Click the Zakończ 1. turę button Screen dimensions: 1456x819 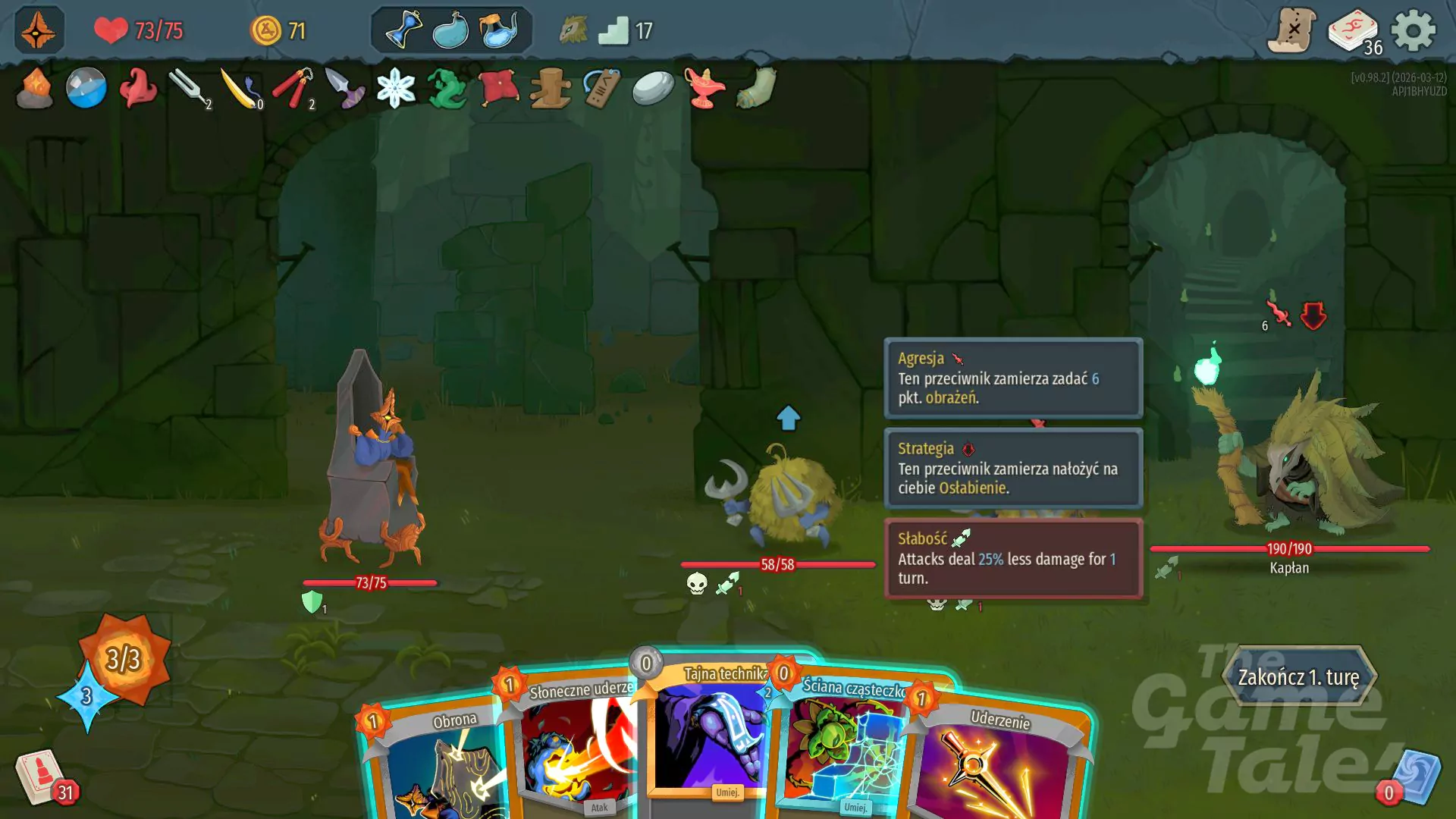pos(1299,677)
